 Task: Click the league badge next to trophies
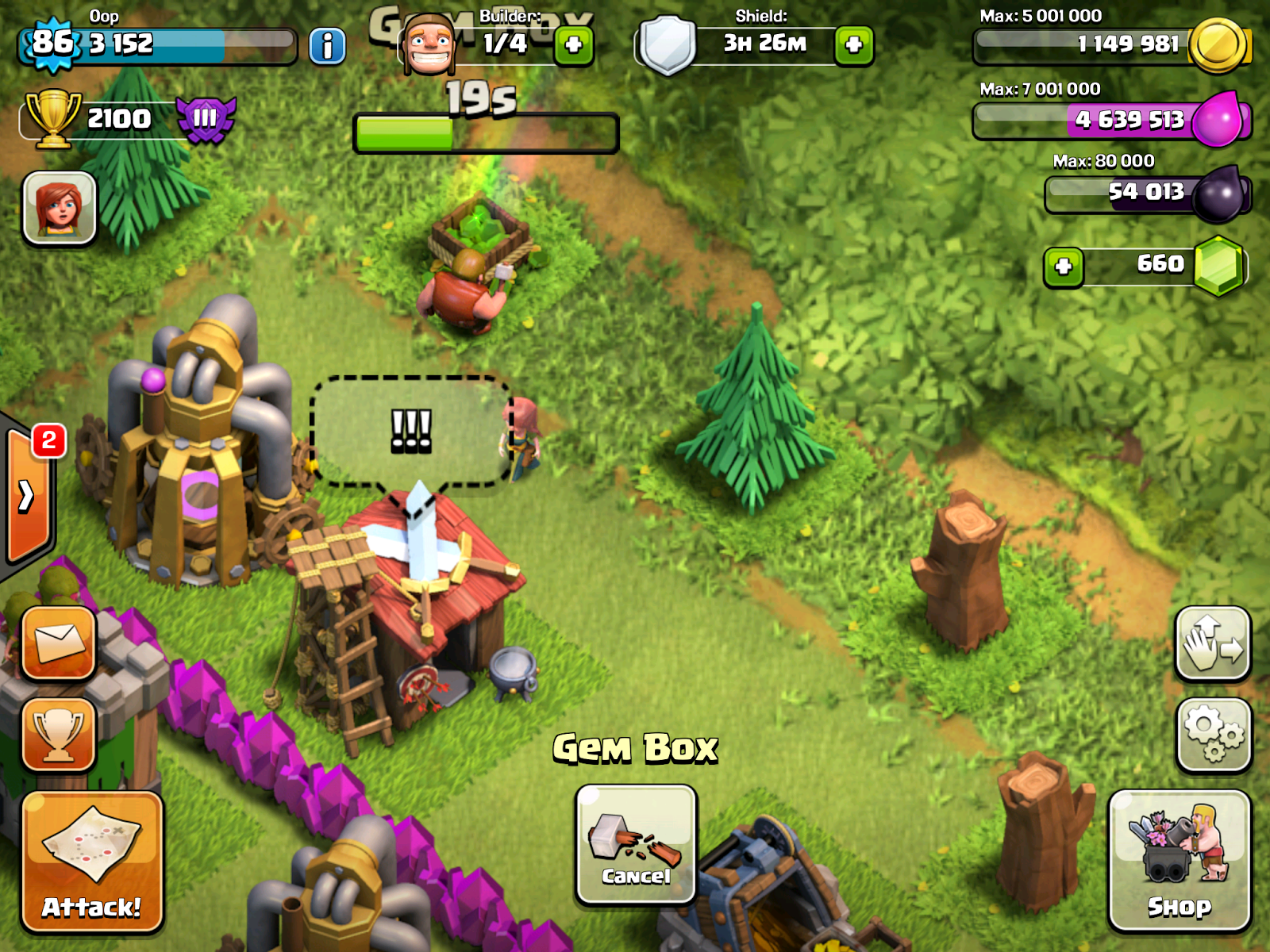[206, 119]
